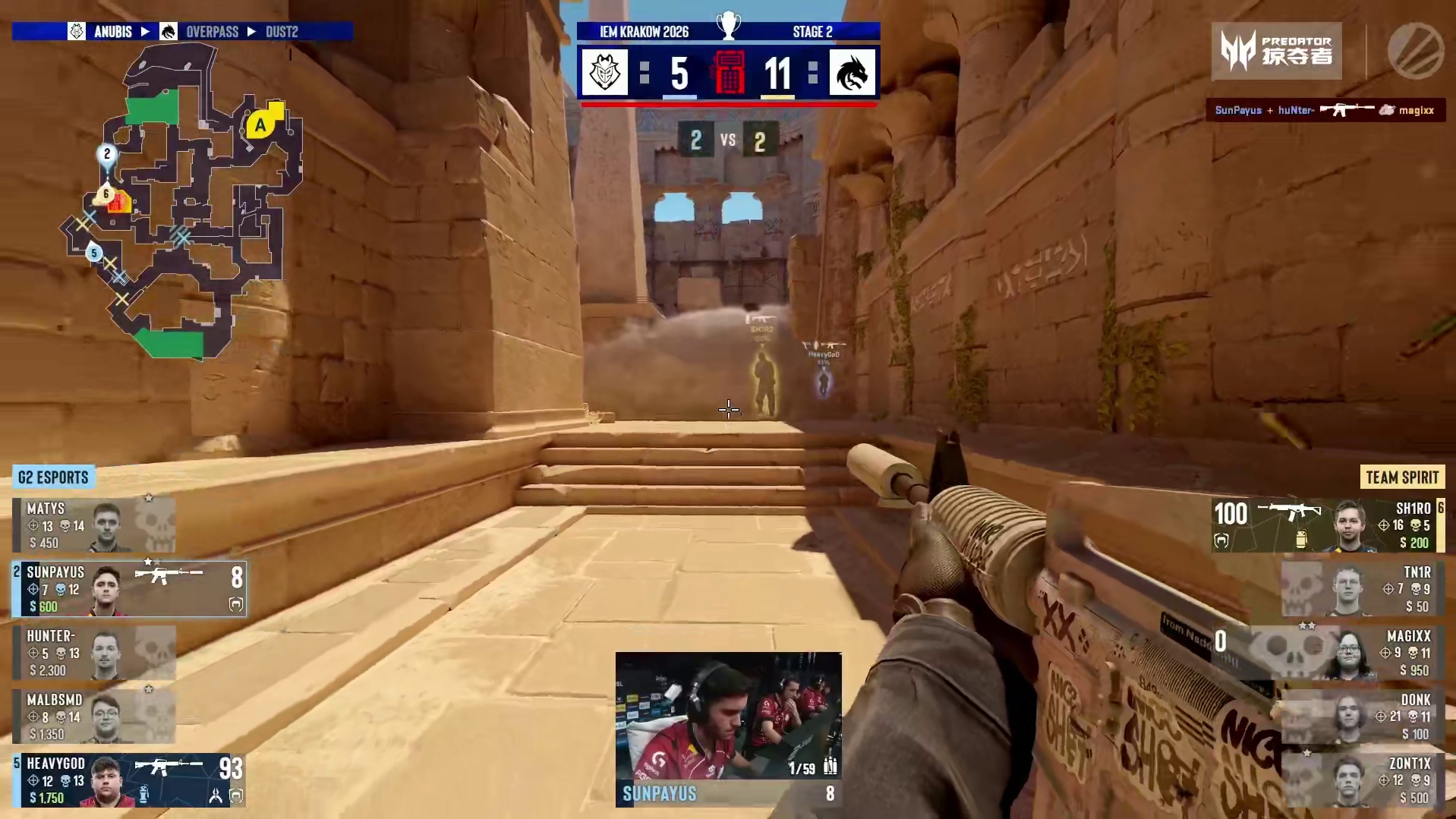Select zont1x's player row
The width and height of the screenshot is (1456, 819).
[1363, 780]
